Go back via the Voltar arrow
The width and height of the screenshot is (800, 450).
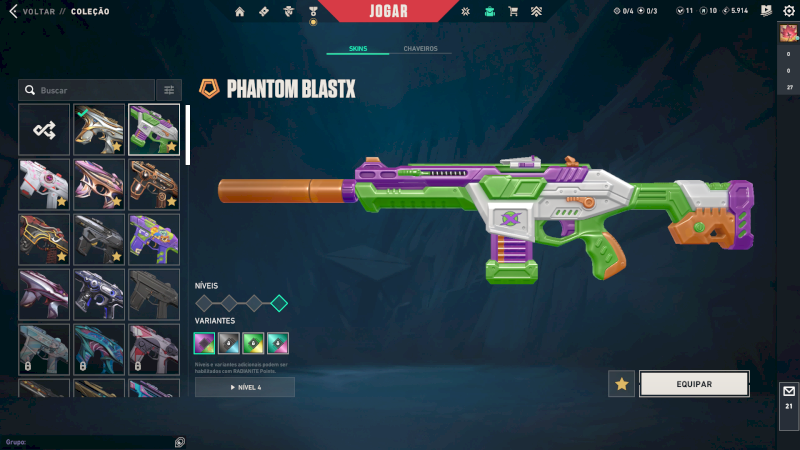click(14, 11)
